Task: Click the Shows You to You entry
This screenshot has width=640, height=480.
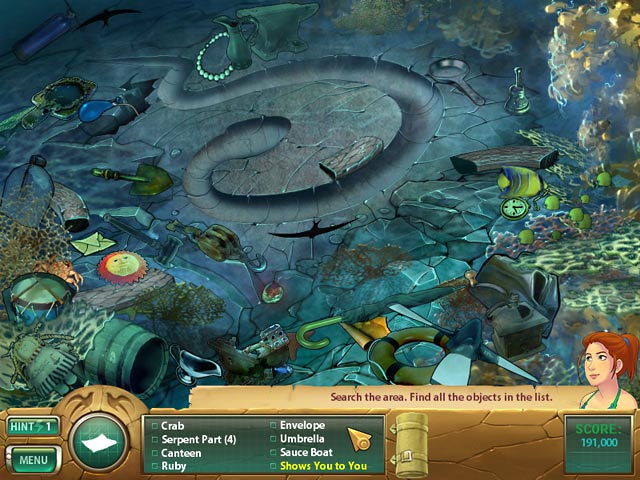Action: pyautogui.click(x=323, y=466)
